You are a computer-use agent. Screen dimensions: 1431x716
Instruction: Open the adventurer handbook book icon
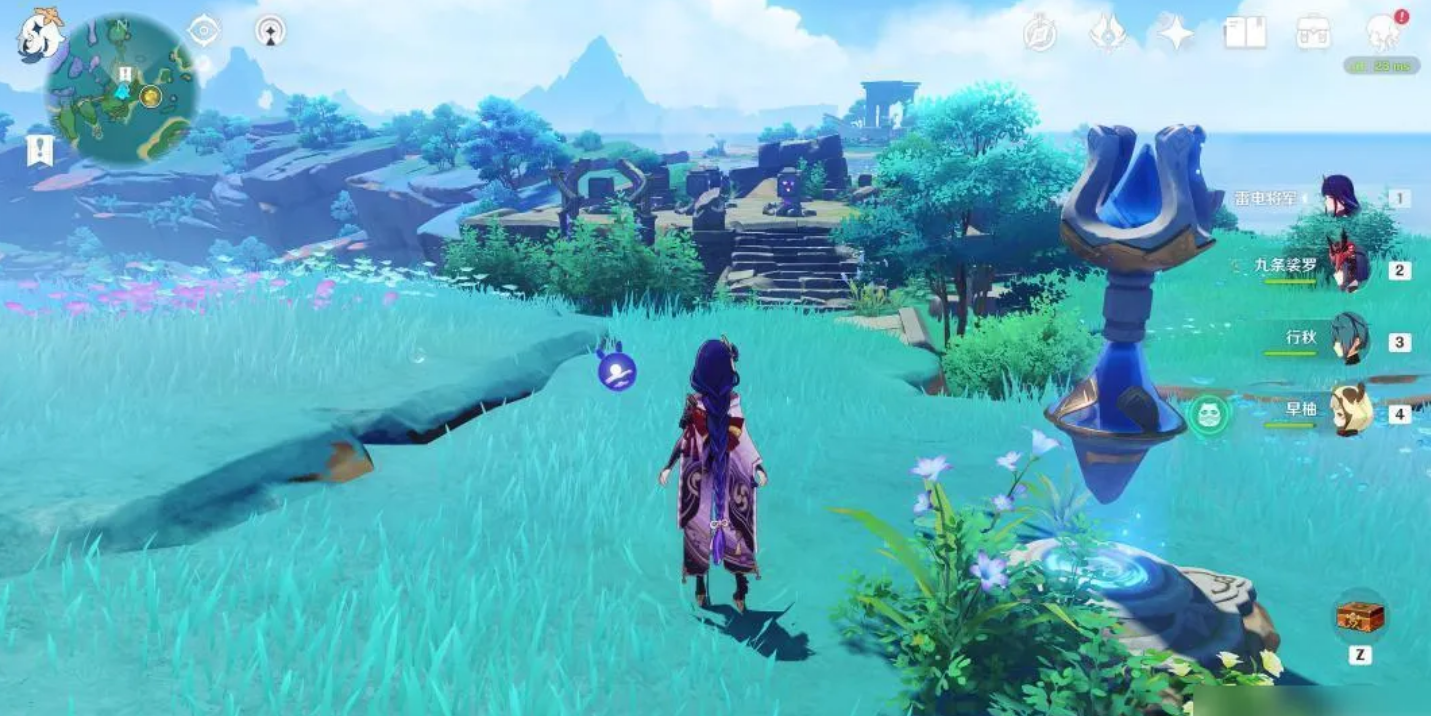[1244, 33]
